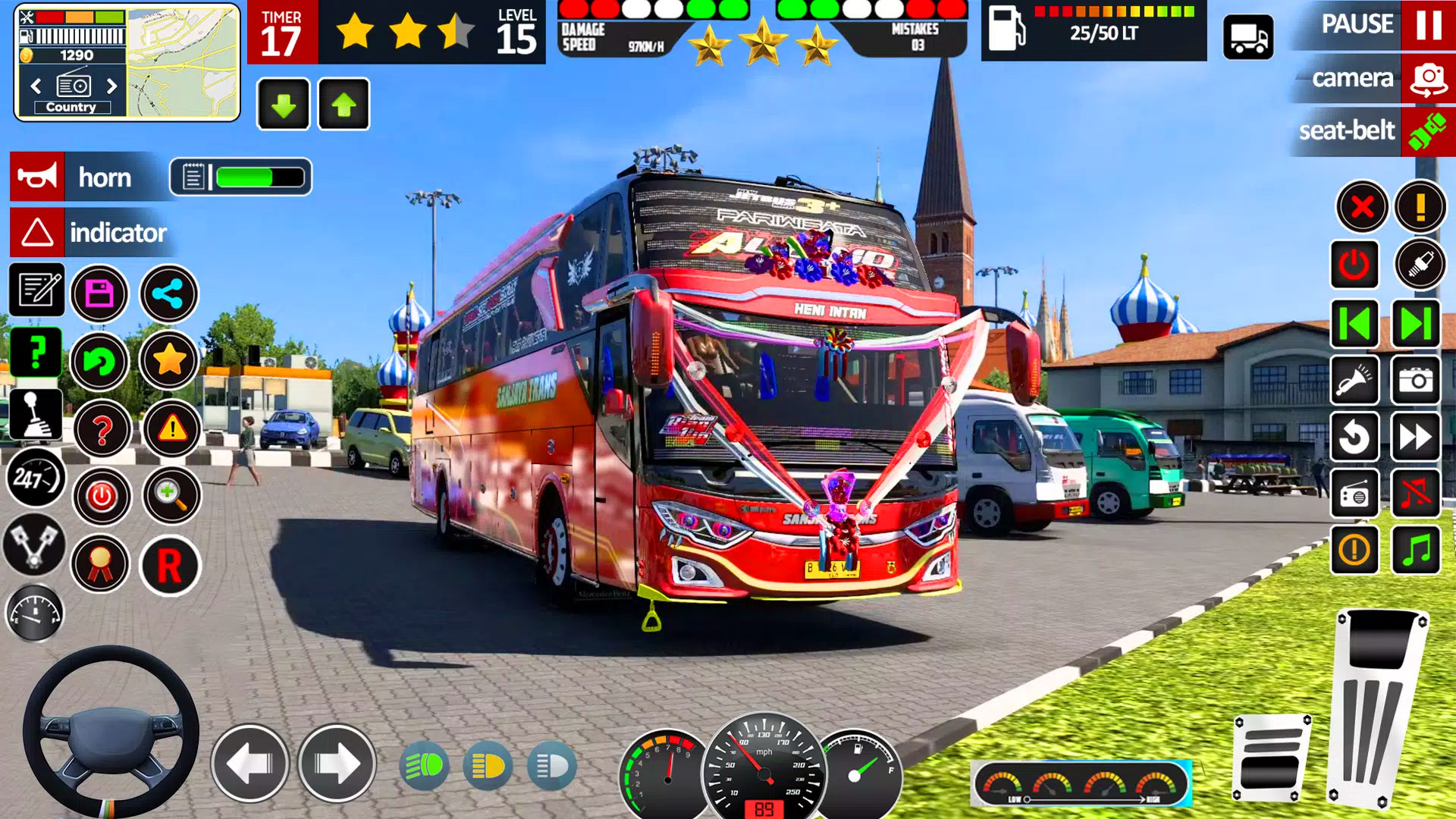1456x819 pixels.
Task: Click the green up arrow button
Action: click(344, 105)
